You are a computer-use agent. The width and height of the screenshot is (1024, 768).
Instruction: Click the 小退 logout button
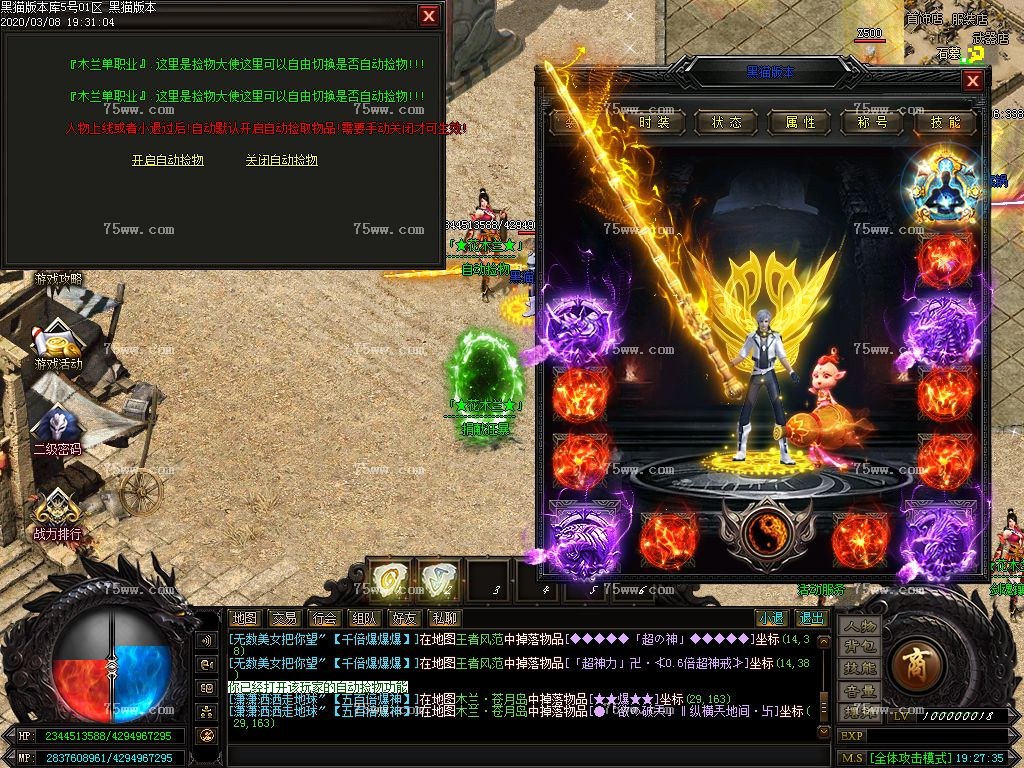click(770, 618)
